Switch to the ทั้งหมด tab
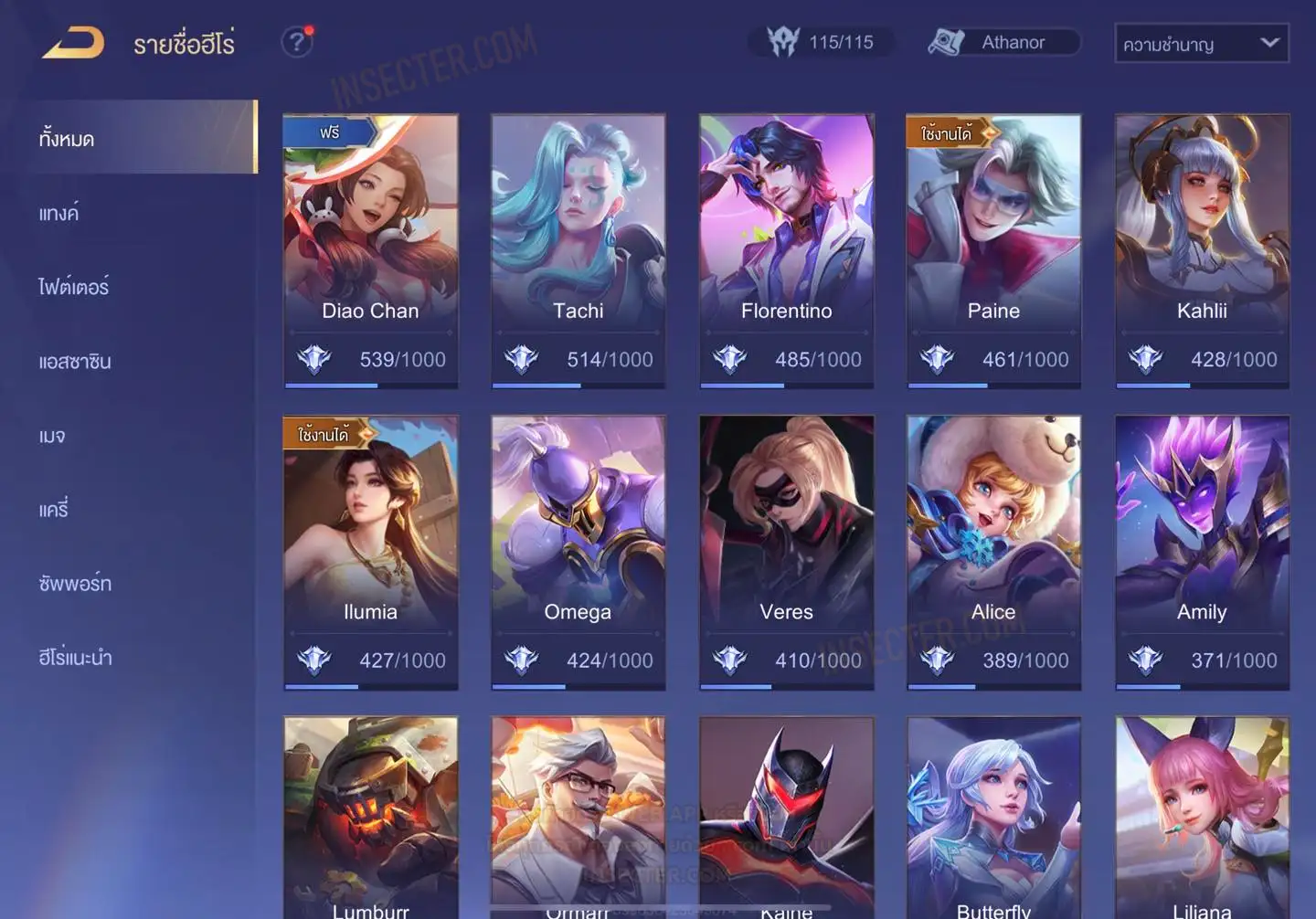The height and width of the screenshot is (919, 1316). [x=68, y=139]
